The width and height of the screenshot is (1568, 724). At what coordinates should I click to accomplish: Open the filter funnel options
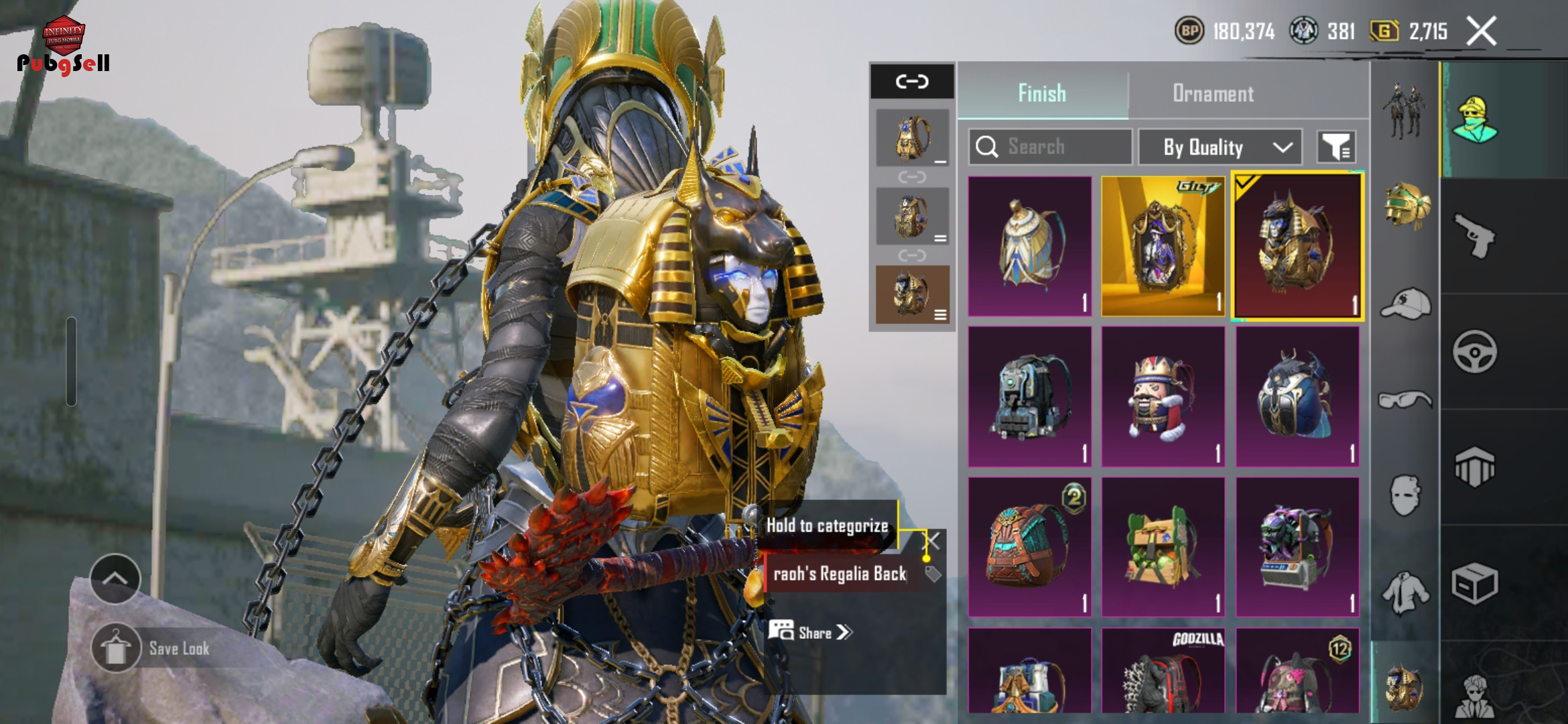coord(1336,147)
